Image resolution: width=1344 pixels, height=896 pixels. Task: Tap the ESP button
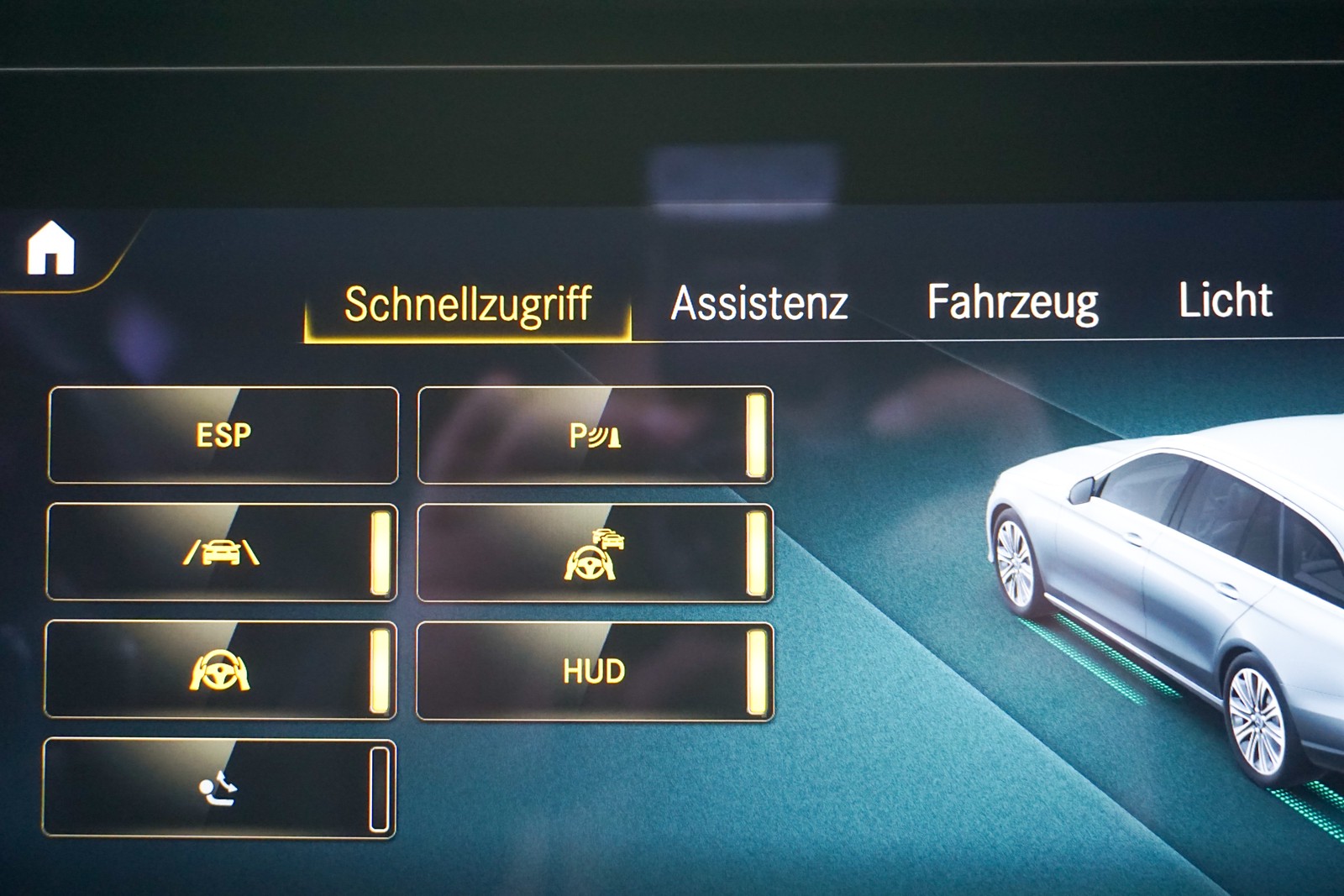pyautogui.click(x=223, y=435)
